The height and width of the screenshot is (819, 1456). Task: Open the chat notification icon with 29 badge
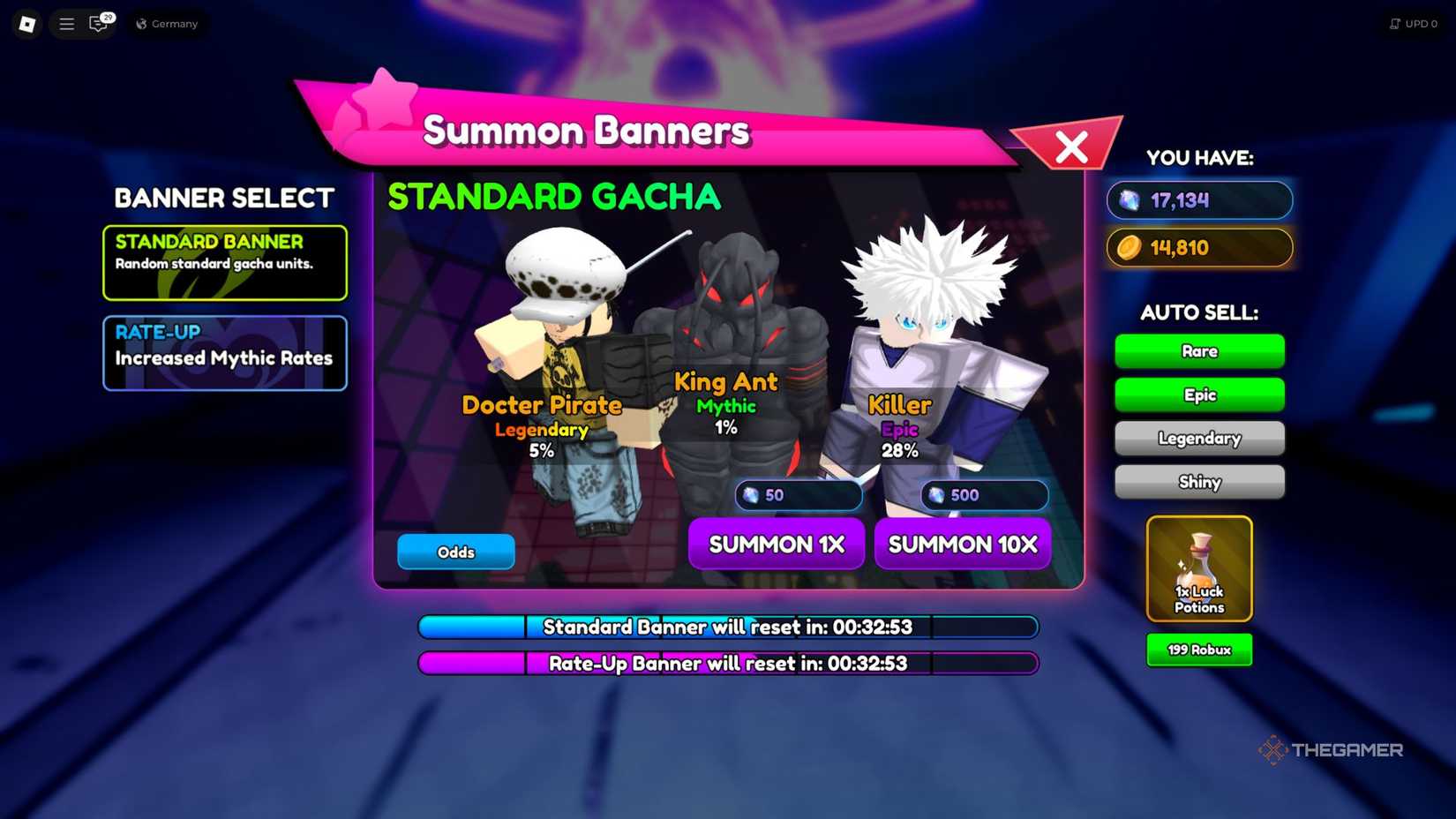(99, 24)
